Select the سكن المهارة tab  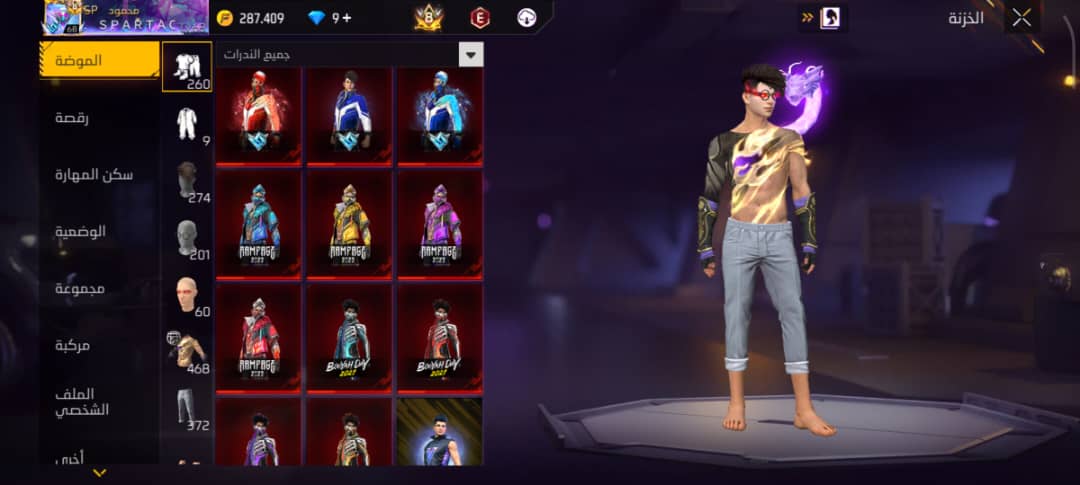(x=99, y=175)
